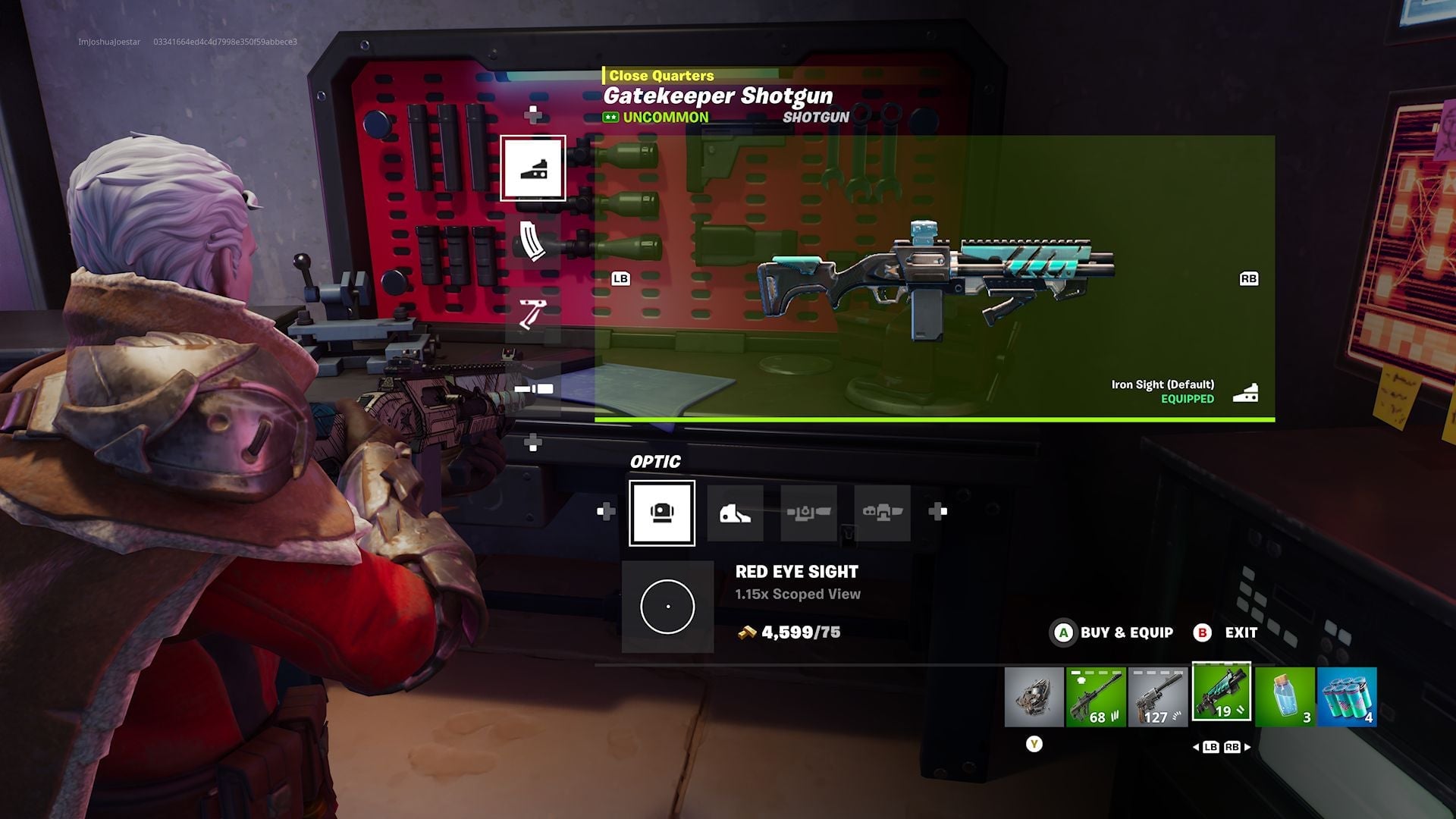Viewport: 1456px width, 819px height.
Task: Click the RB arrow to next weapon
Action: pos(1249,279)
